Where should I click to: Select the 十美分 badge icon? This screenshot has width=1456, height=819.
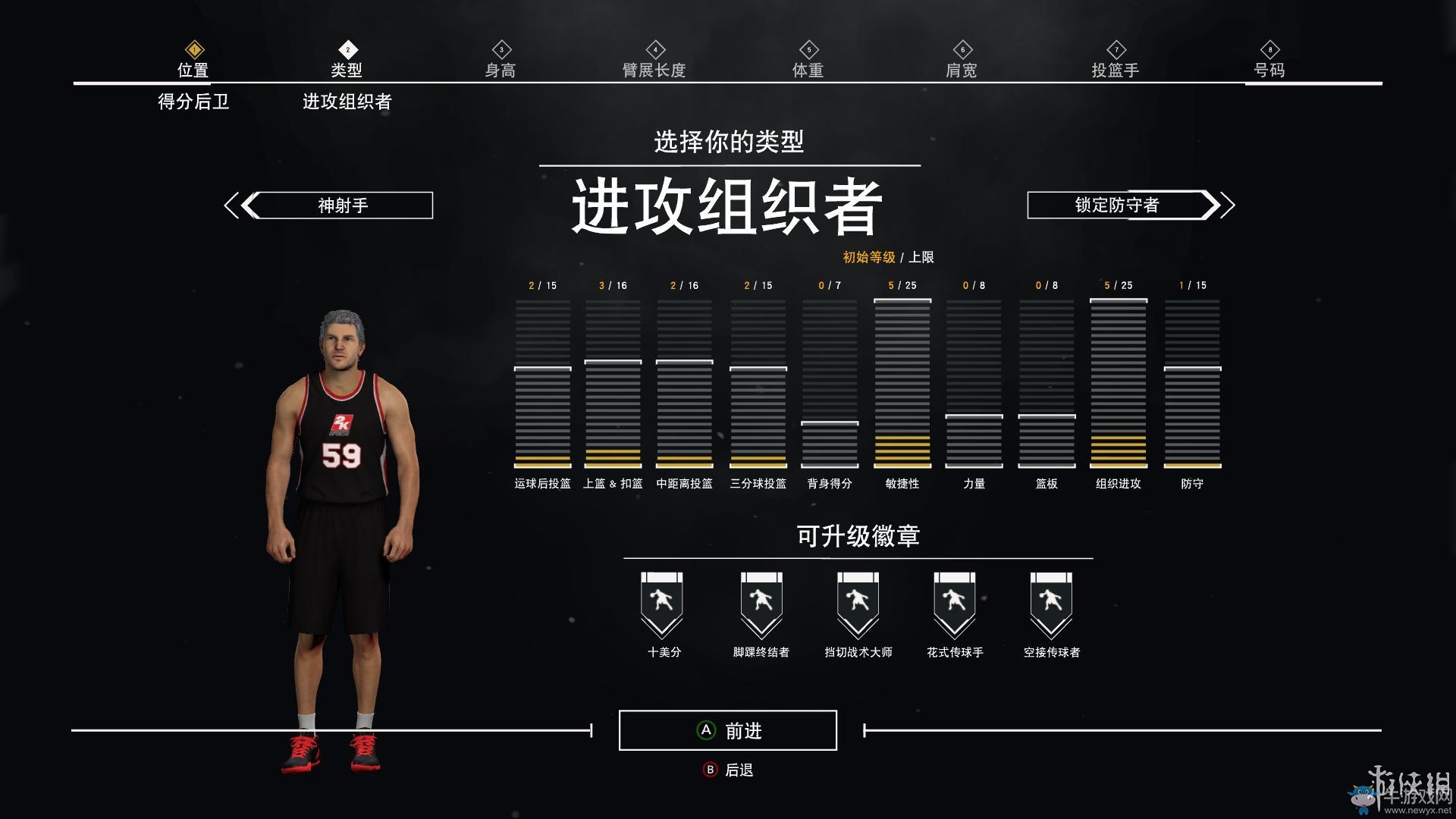pos(664,603)
